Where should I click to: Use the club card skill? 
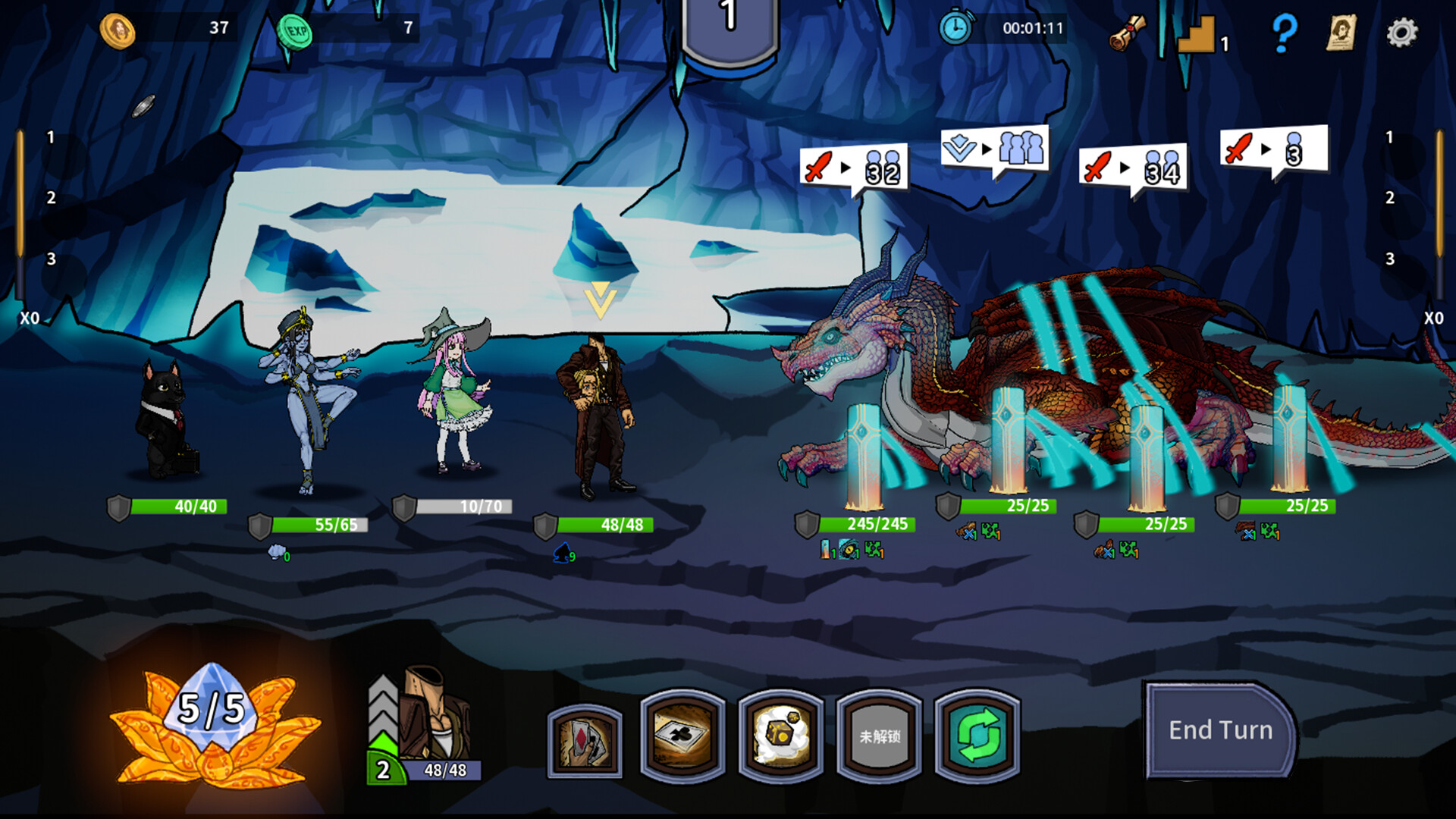(682, 736)
